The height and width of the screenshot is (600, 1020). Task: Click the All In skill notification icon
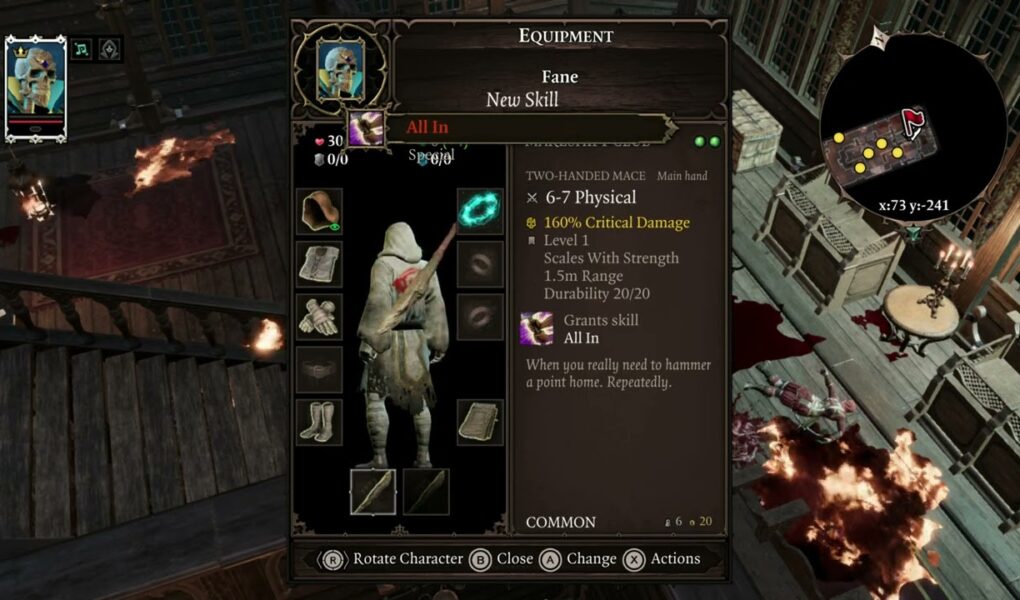click(x=366, y=128)
